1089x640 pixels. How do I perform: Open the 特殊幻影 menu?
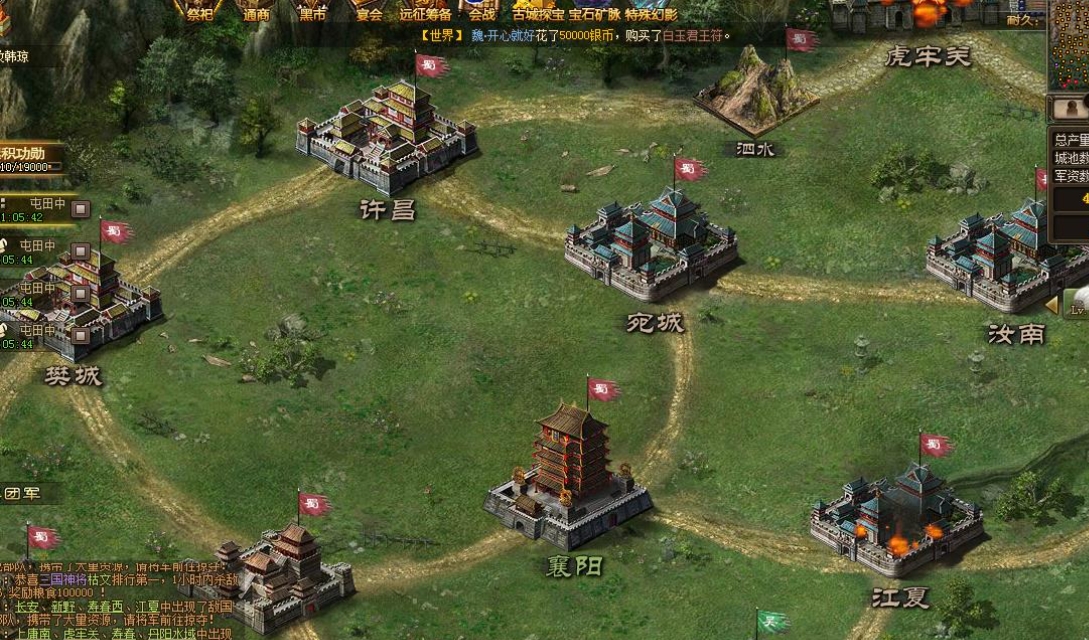[x=651, y=13]
